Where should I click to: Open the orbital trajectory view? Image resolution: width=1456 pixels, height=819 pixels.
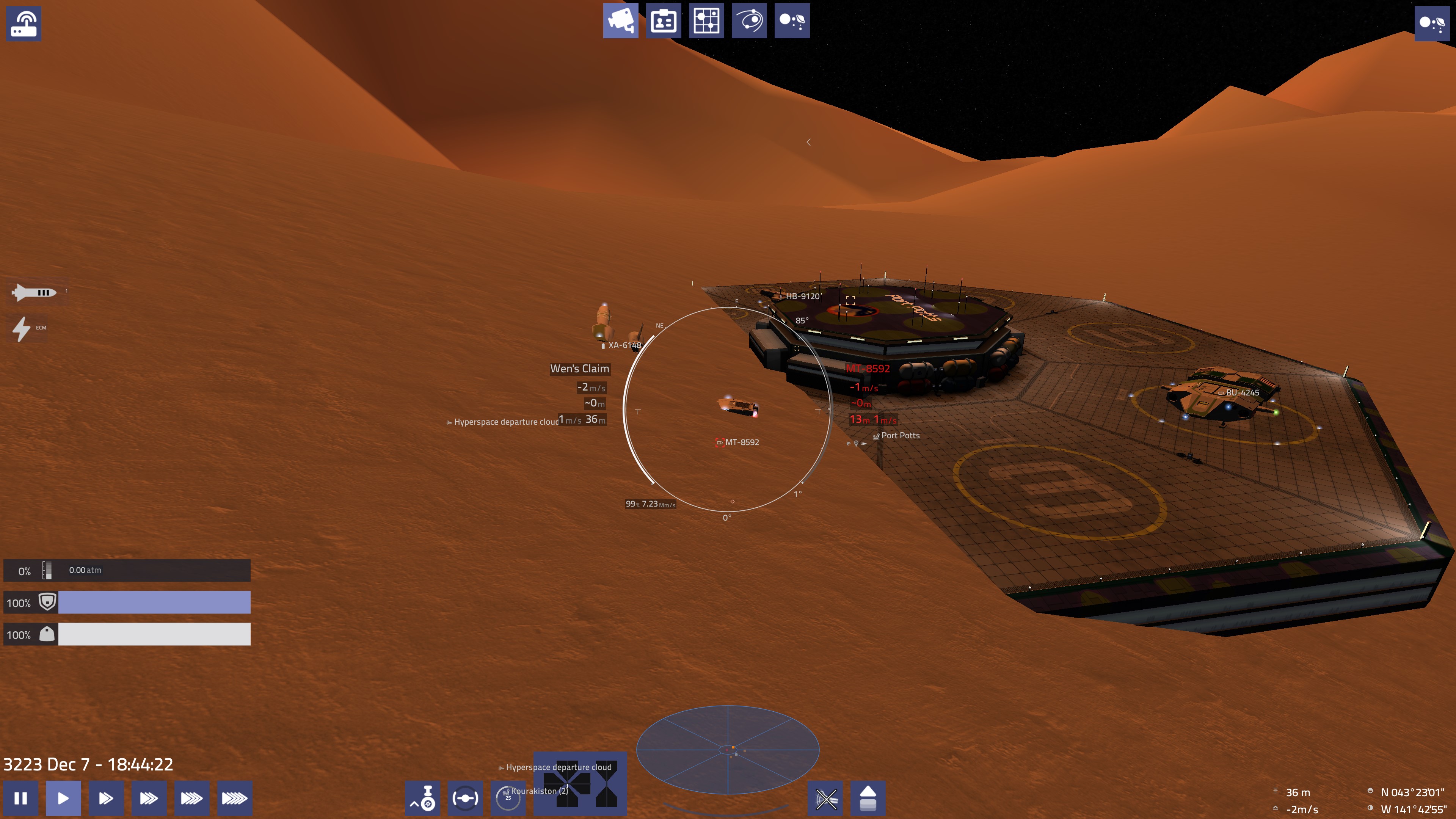[749, 21]
